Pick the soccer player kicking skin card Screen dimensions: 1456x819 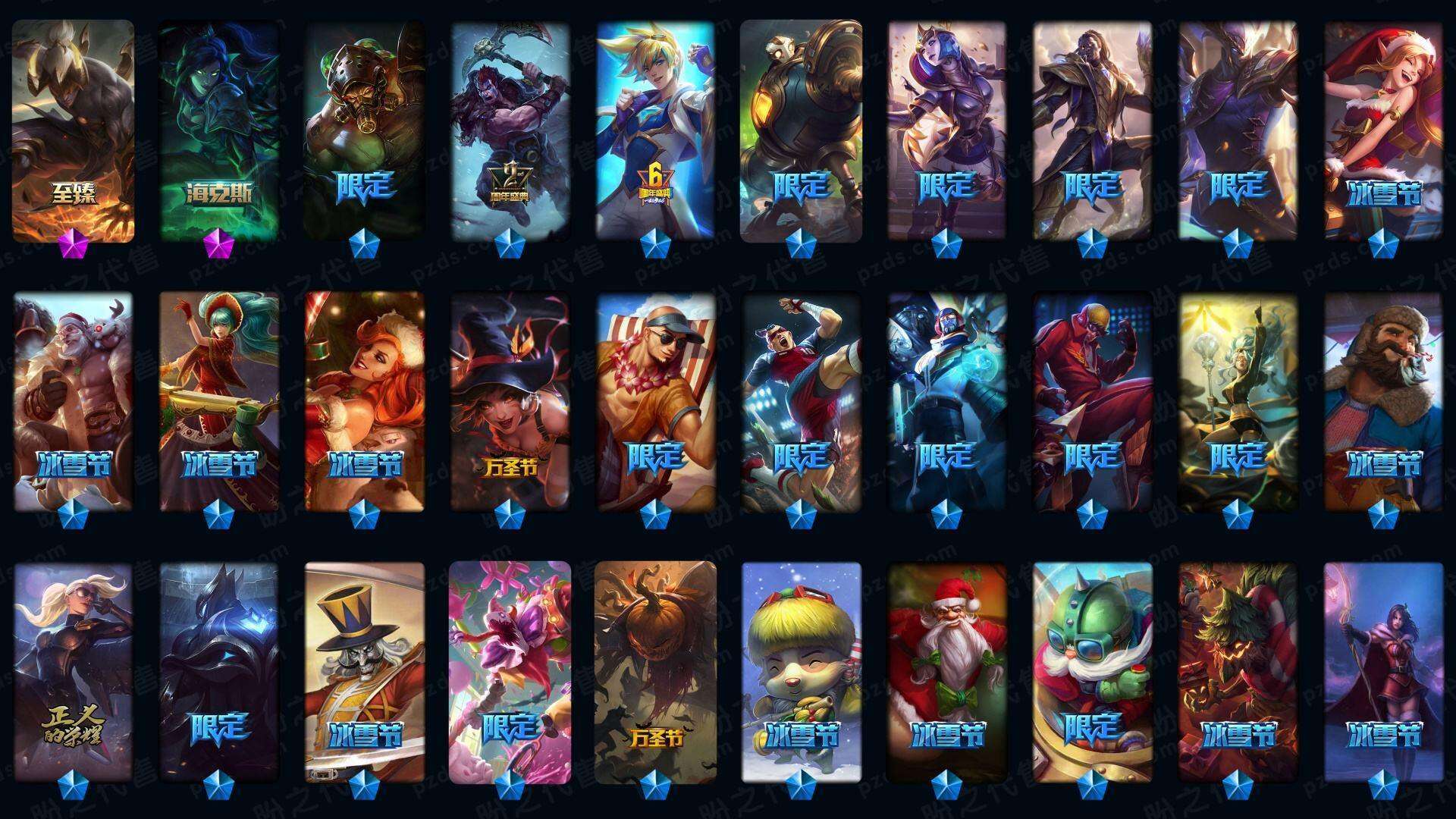coord(801,402)
